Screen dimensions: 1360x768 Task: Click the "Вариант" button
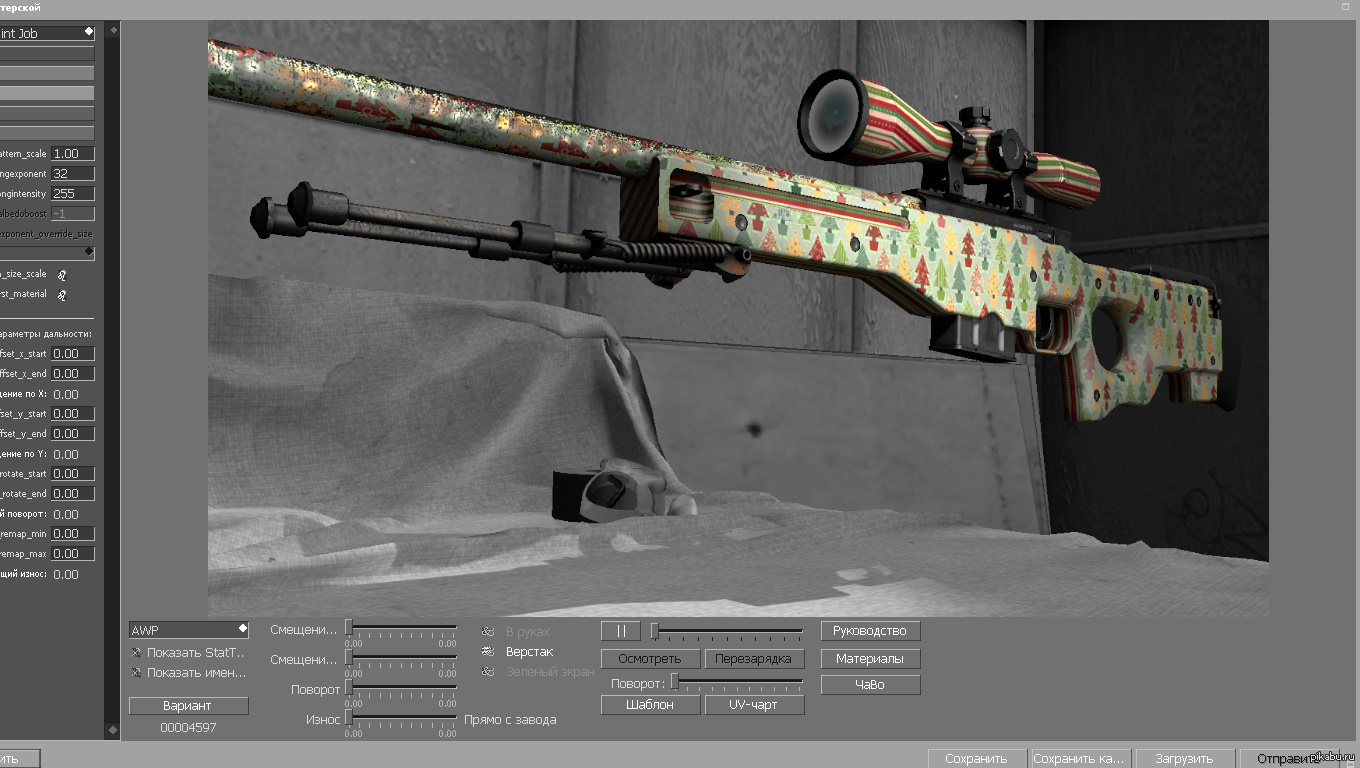pos(188,706)
